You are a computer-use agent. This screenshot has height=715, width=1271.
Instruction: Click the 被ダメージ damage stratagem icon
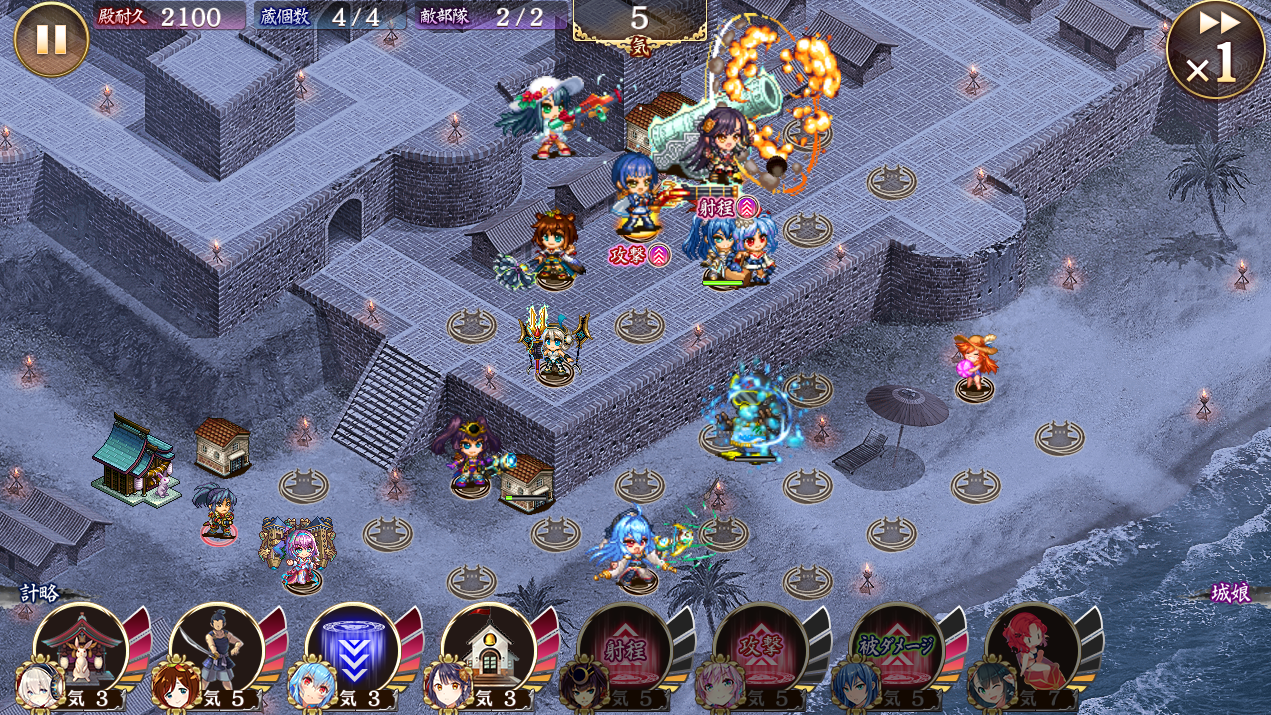tap(897, 648)
